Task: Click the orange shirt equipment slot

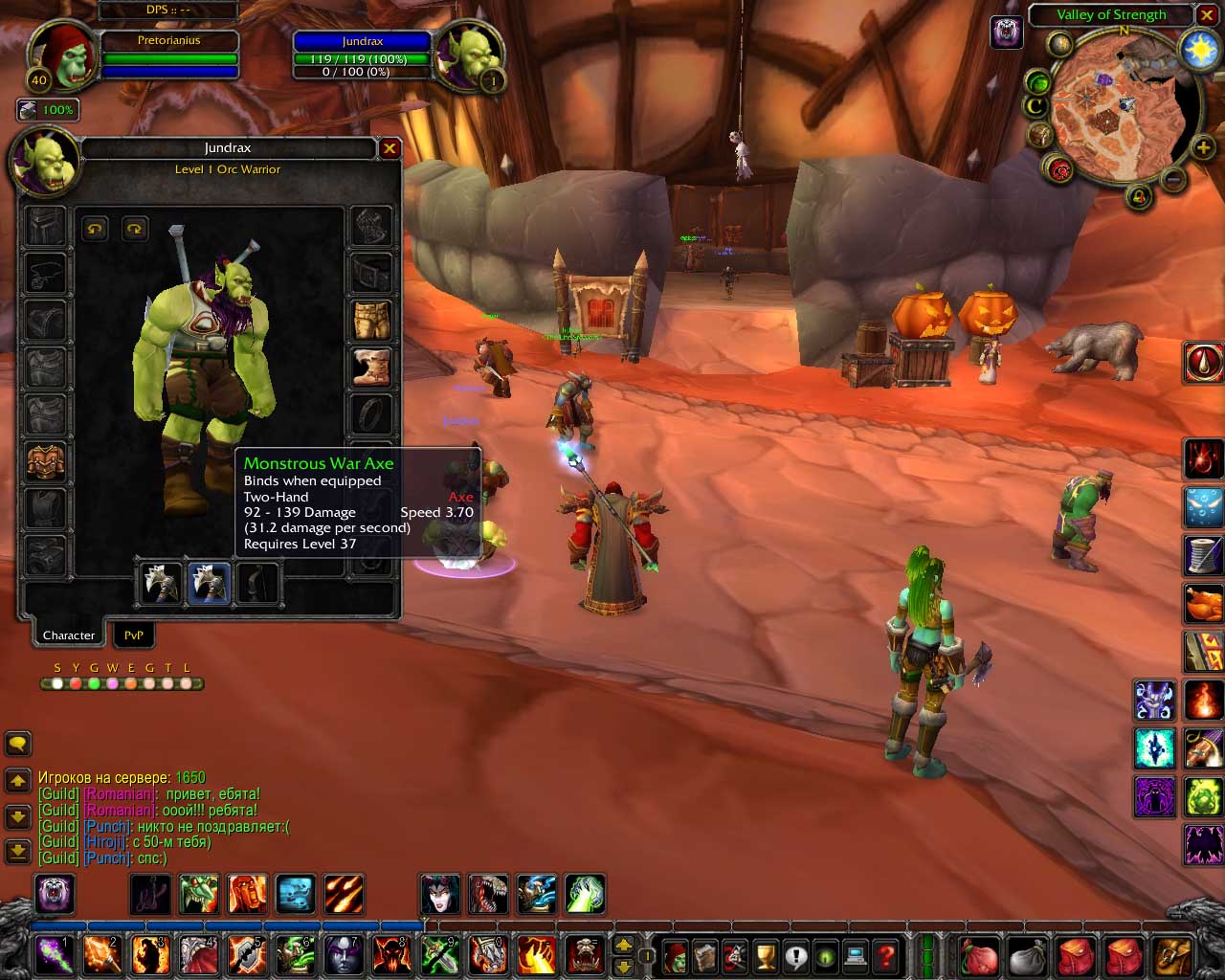Action: 45,461
